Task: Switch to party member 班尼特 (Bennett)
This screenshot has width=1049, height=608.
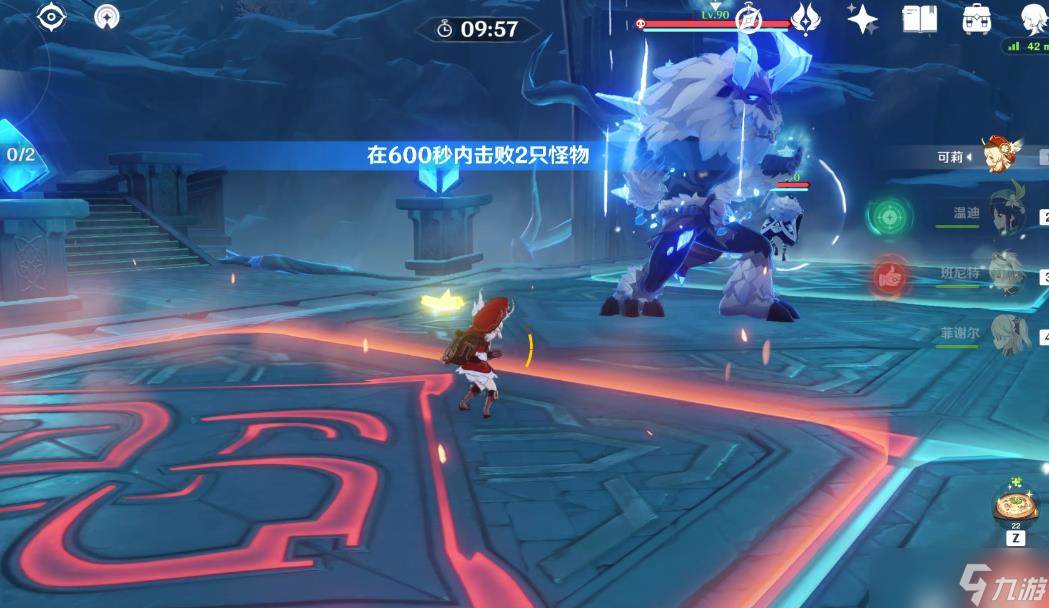Action: click(1005, 270)
